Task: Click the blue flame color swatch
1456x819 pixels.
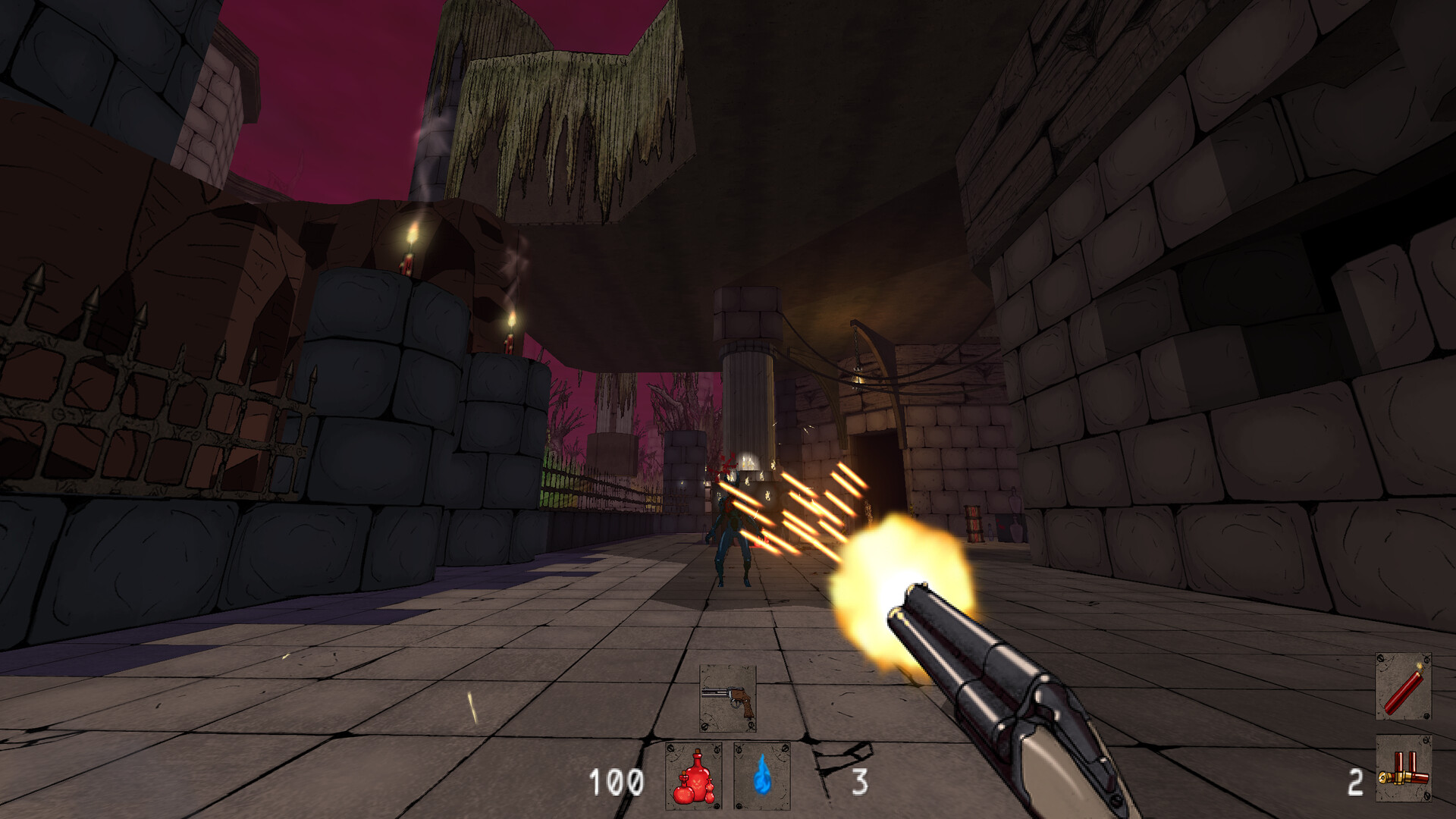Action: pyautogui.click(x=764, y=779)
